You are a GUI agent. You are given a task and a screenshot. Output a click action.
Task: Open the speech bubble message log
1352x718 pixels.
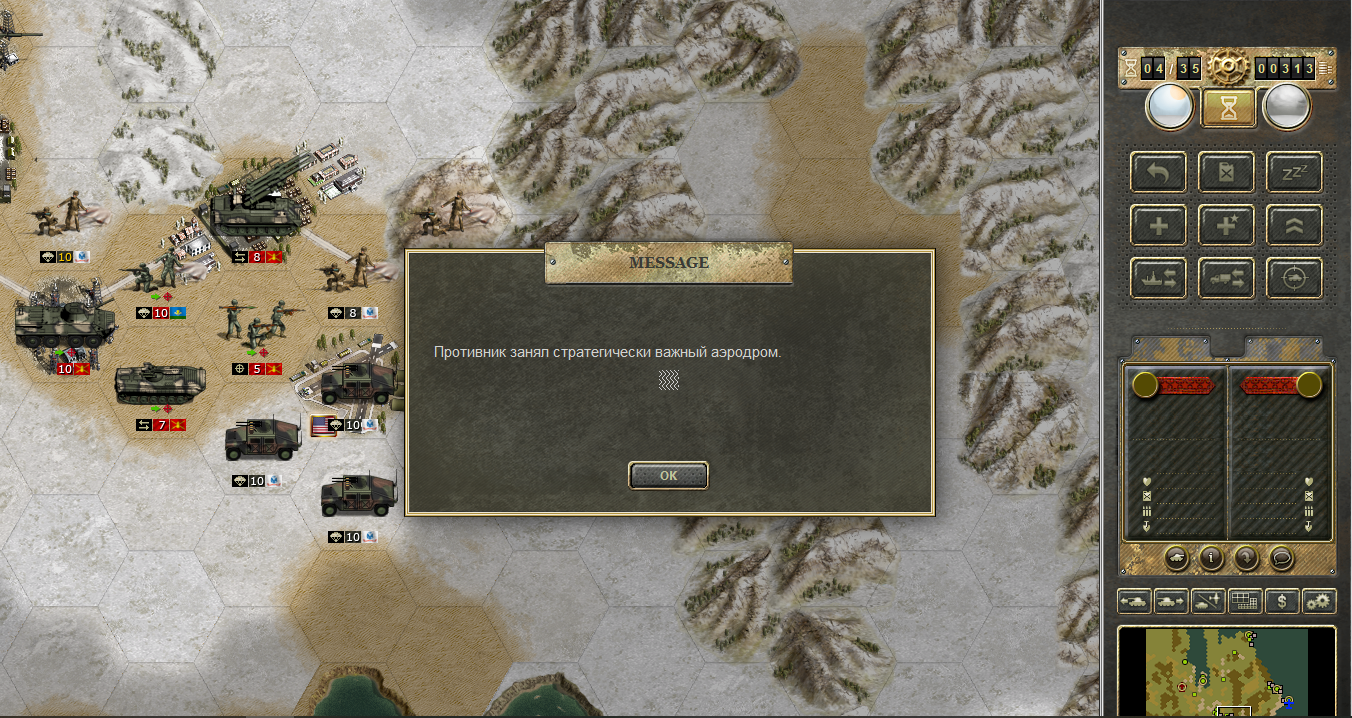(x=1280, y=558)
